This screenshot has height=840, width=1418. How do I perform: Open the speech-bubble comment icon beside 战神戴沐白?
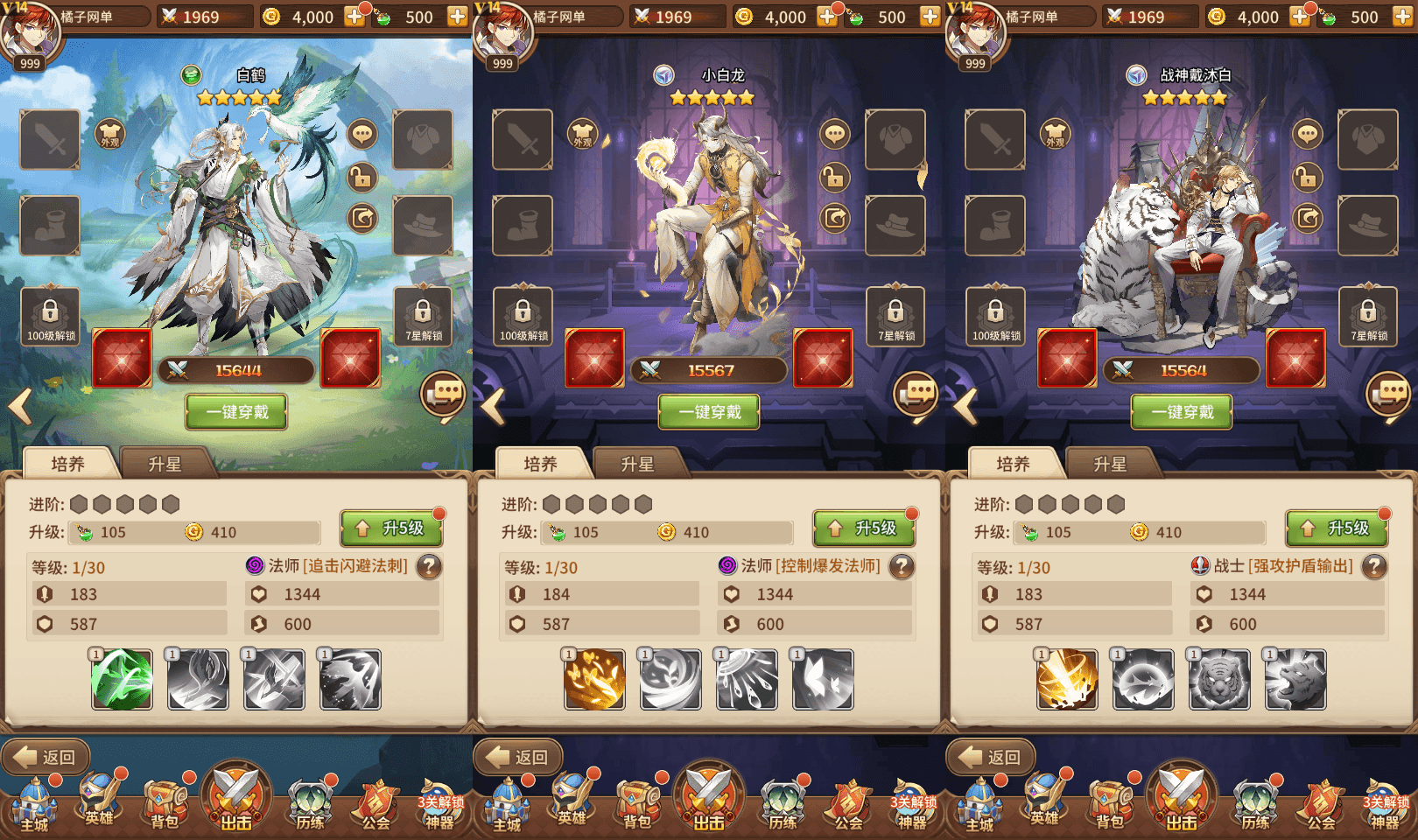[x=1308, y=134]
